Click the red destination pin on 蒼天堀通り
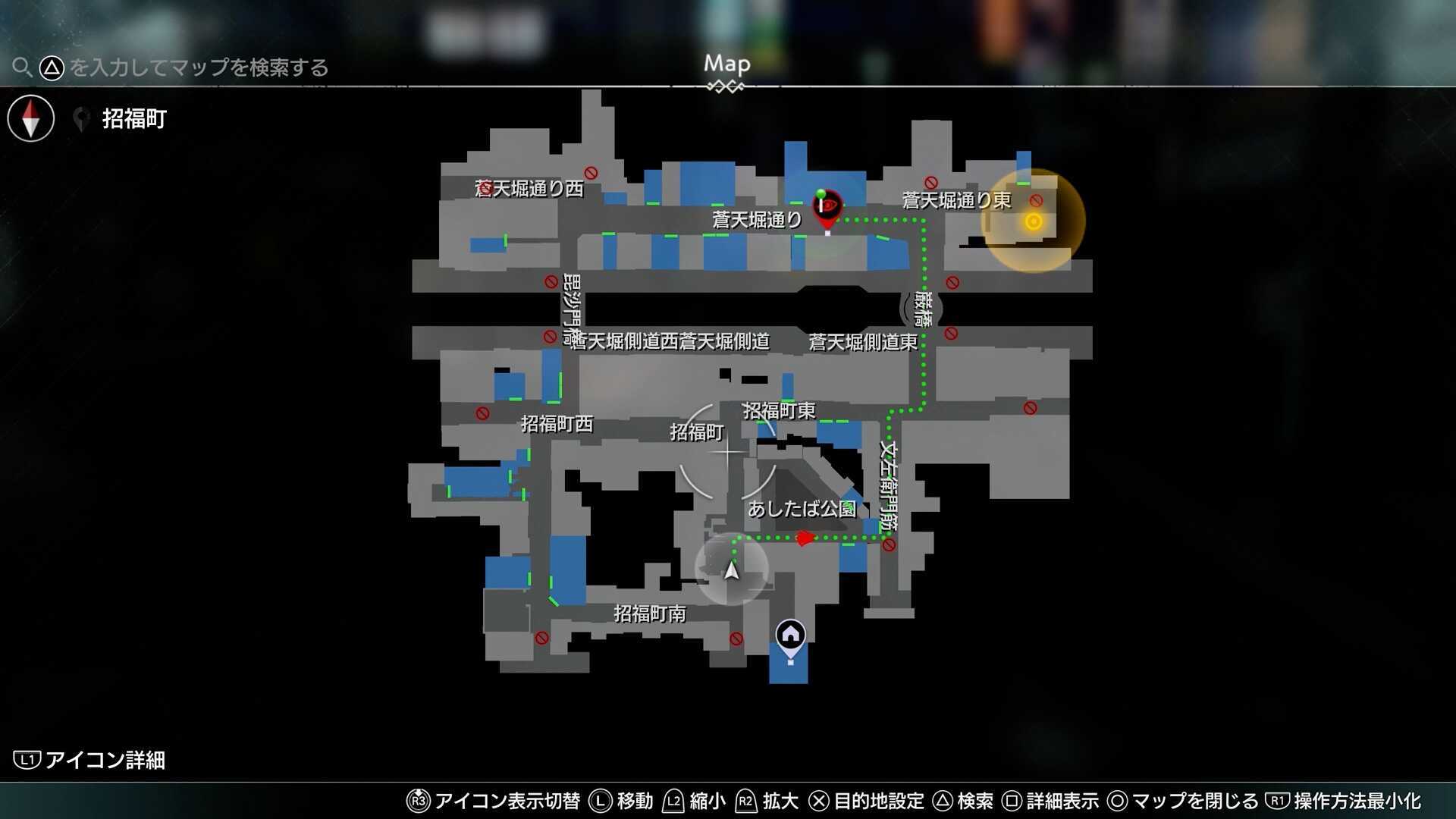This screenshot has height=819, width=1456. (826, 209)
